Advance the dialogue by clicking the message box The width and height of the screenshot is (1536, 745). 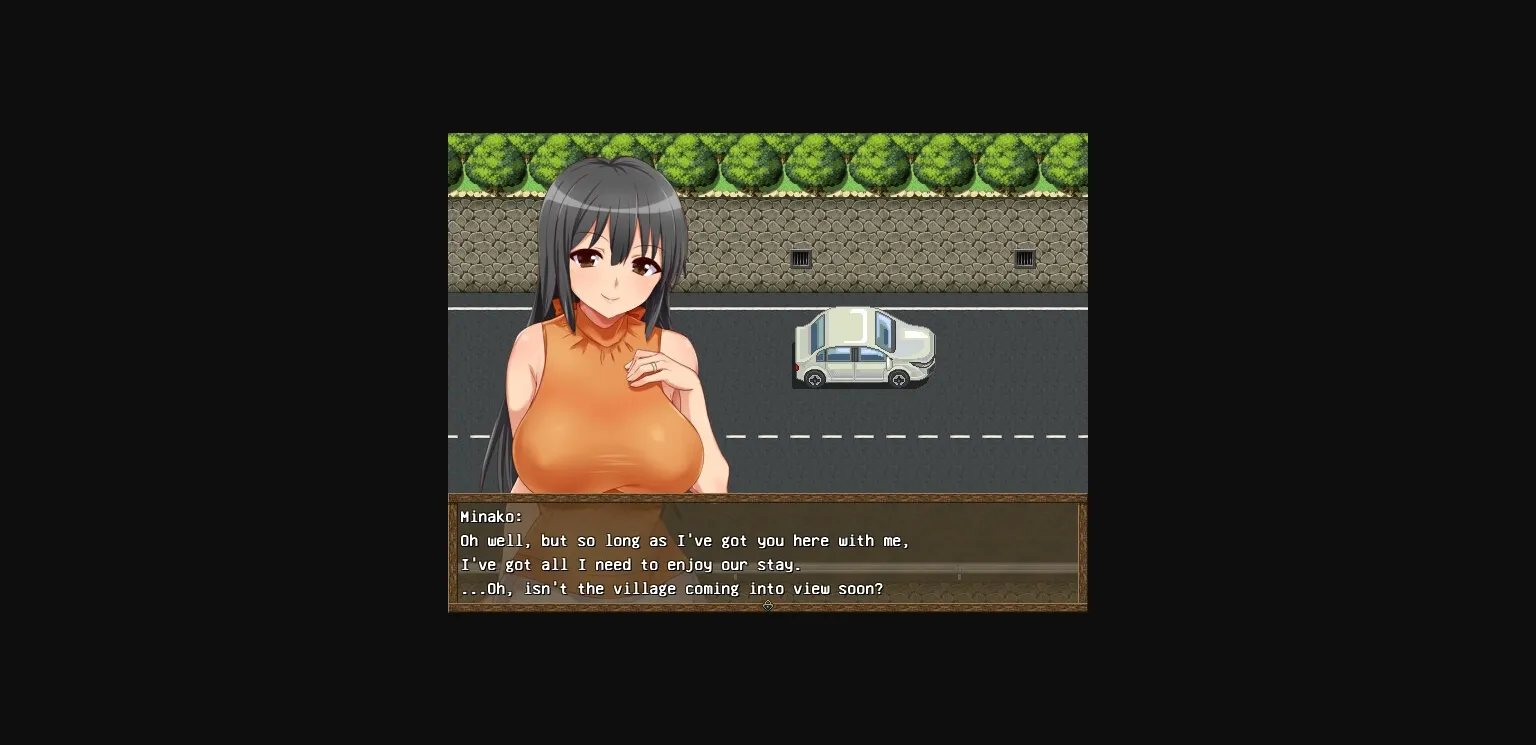coord(900,555)
